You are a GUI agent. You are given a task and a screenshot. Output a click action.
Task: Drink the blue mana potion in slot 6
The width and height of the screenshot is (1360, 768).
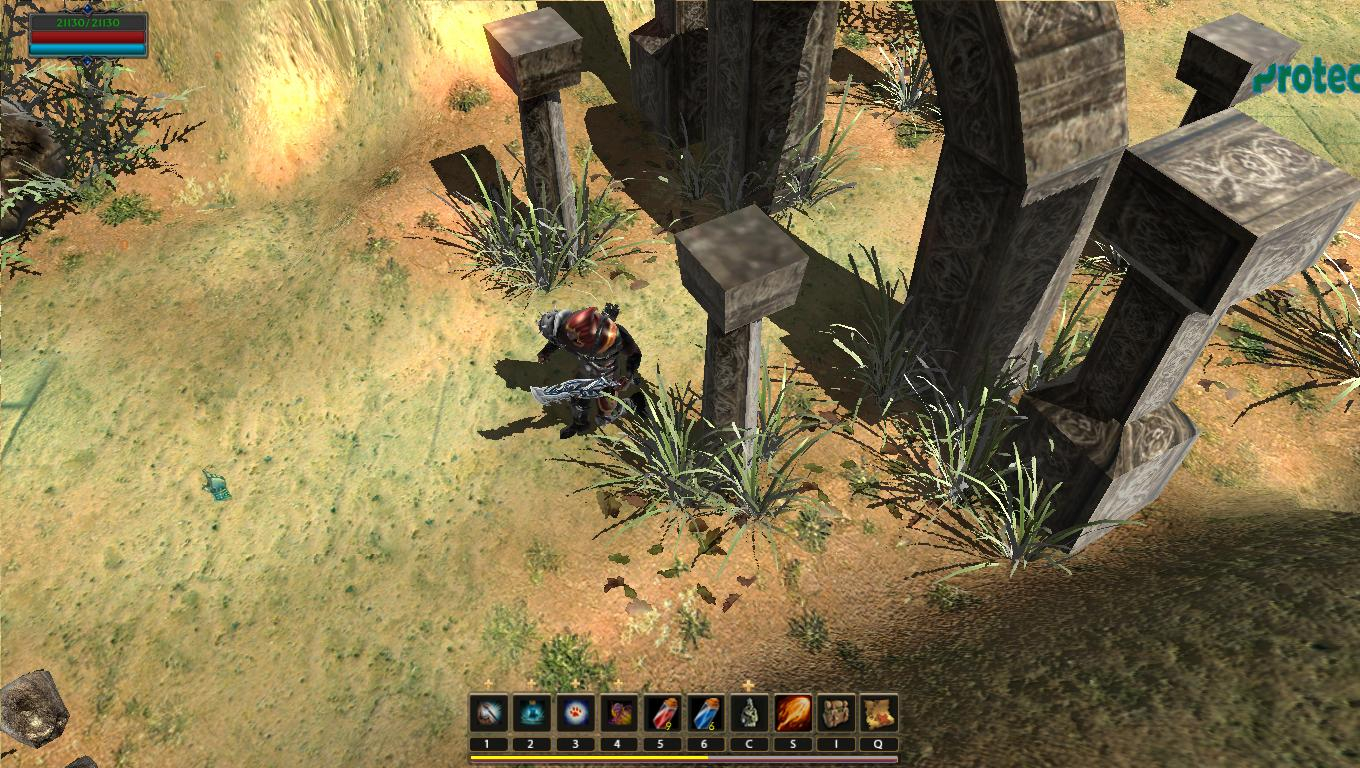[x=707, y=712]
